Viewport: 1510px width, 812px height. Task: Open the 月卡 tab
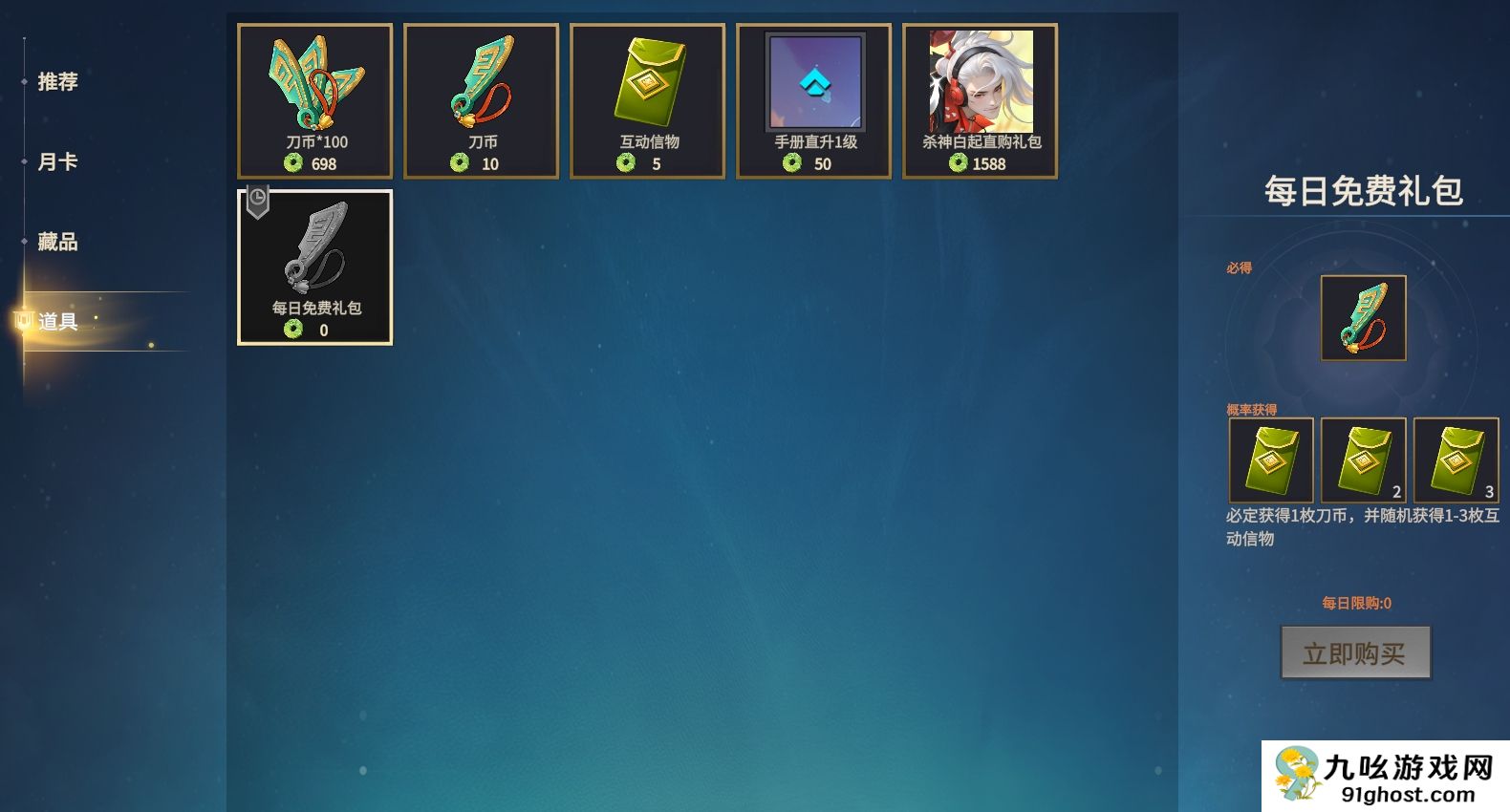coord(57,162)
